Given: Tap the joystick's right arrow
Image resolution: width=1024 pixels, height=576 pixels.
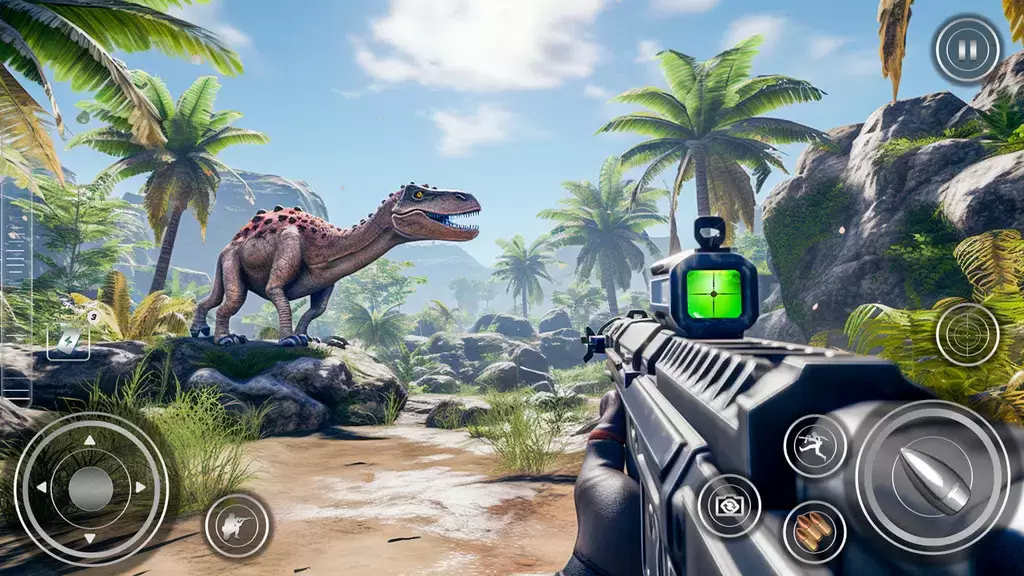Looking at the screenshot, I should coord(140,488).
